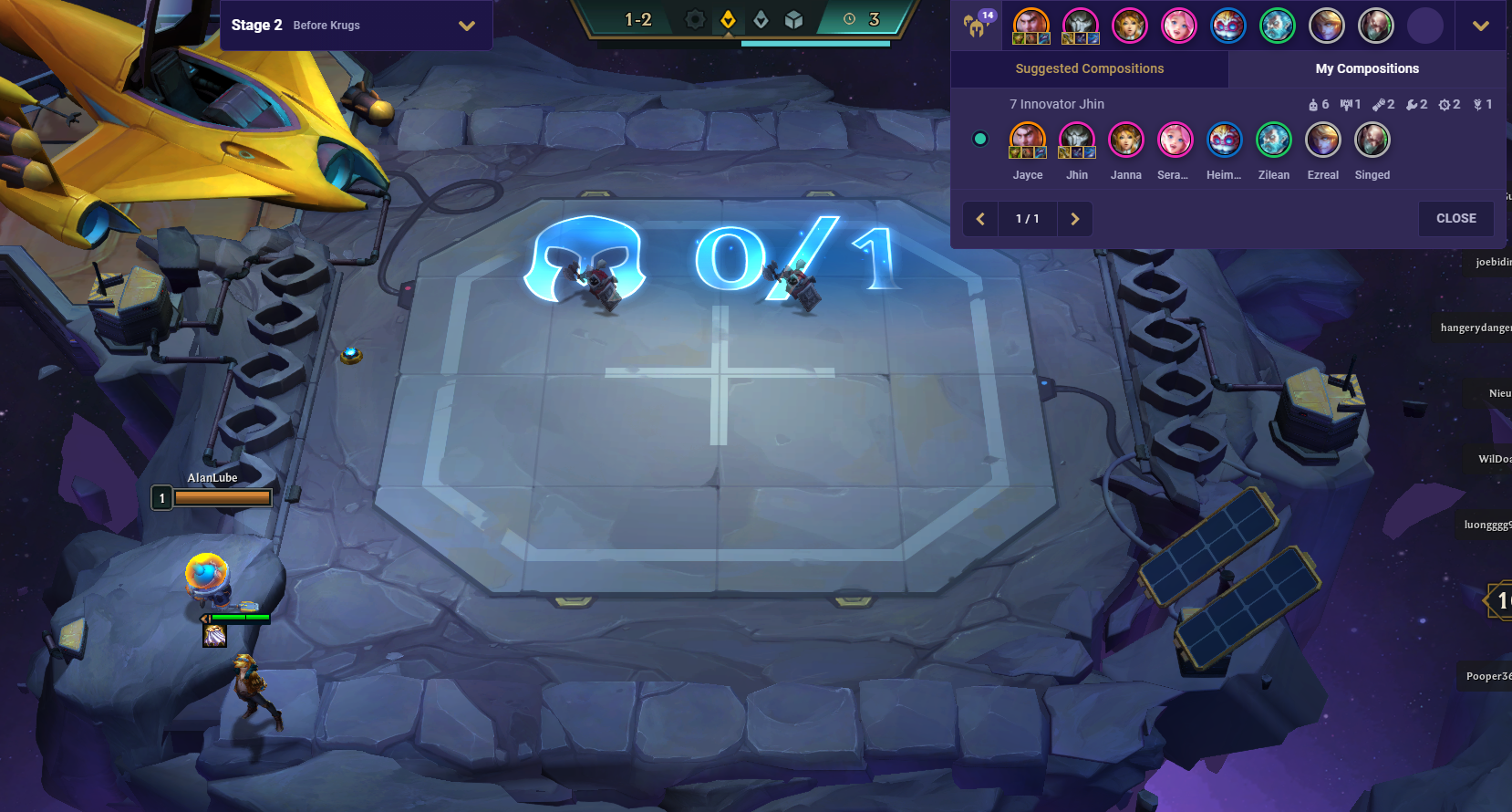Select Jayce's portrait in the composition overlay
The height and width of the screenshot is (812, 1512).
click(1028, 141)
